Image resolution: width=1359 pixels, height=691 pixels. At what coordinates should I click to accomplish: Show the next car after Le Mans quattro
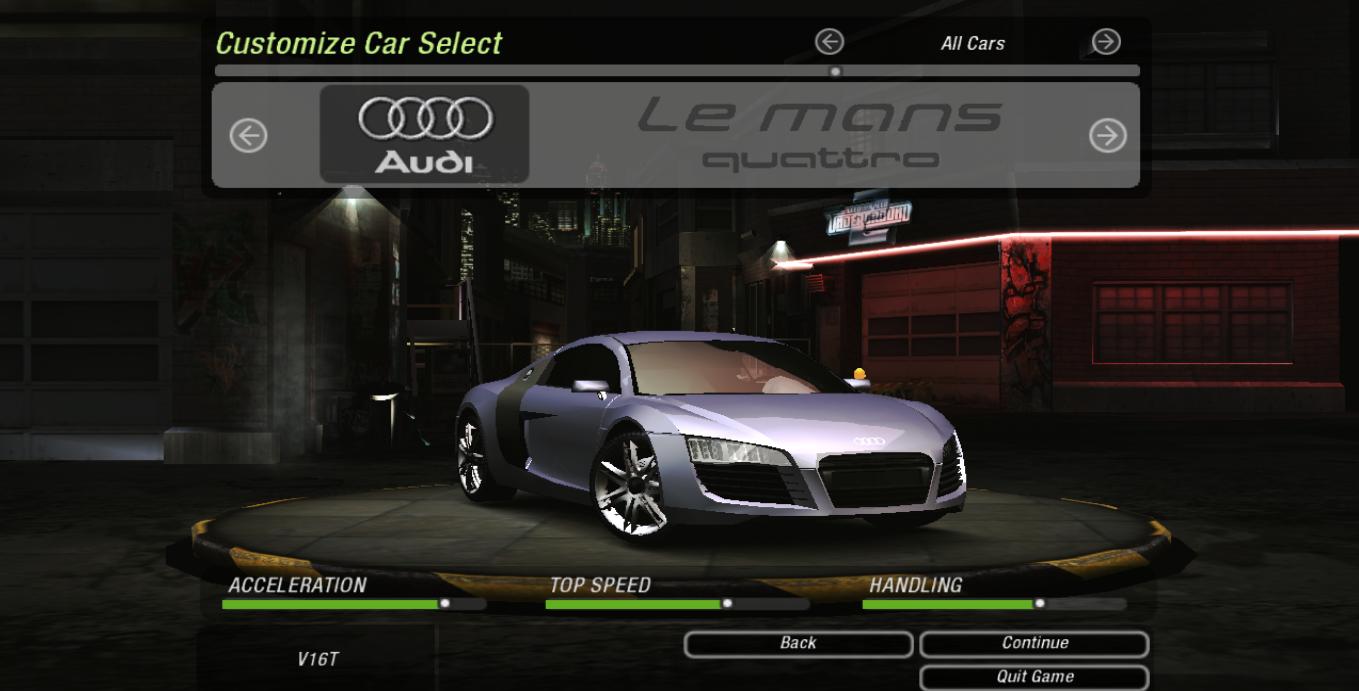click(x=1107, y=135)
